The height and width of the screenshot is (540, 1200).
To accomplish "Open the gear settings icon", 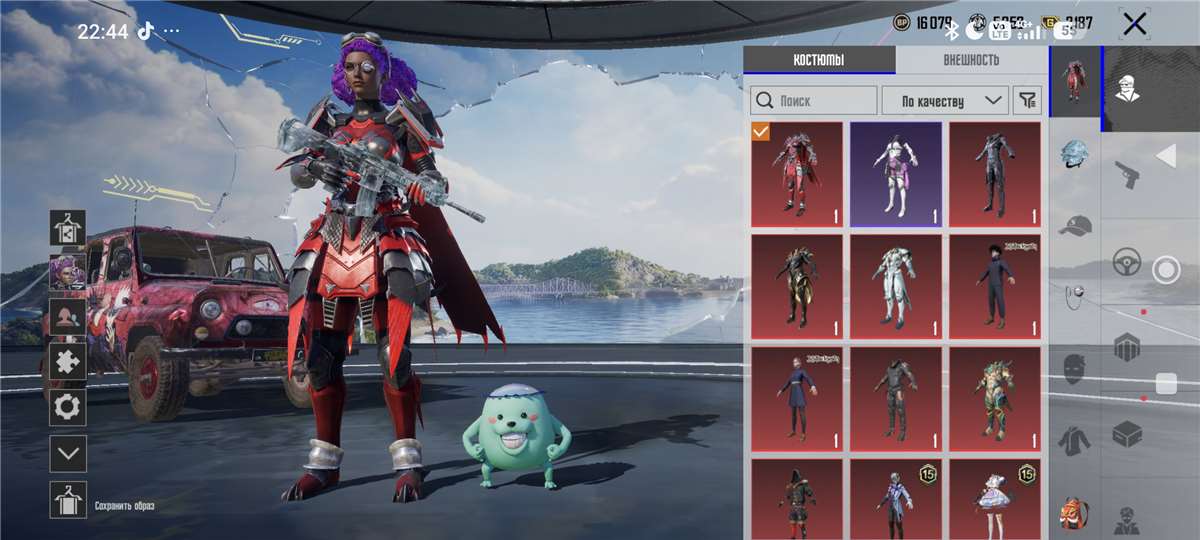I will point(68,407).
